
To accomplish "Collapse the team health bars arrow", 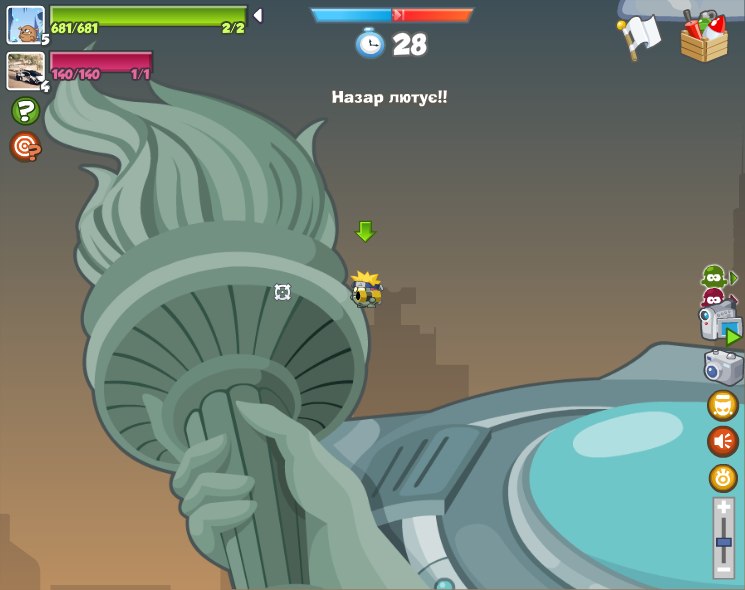I will click(x=257, y=16).
